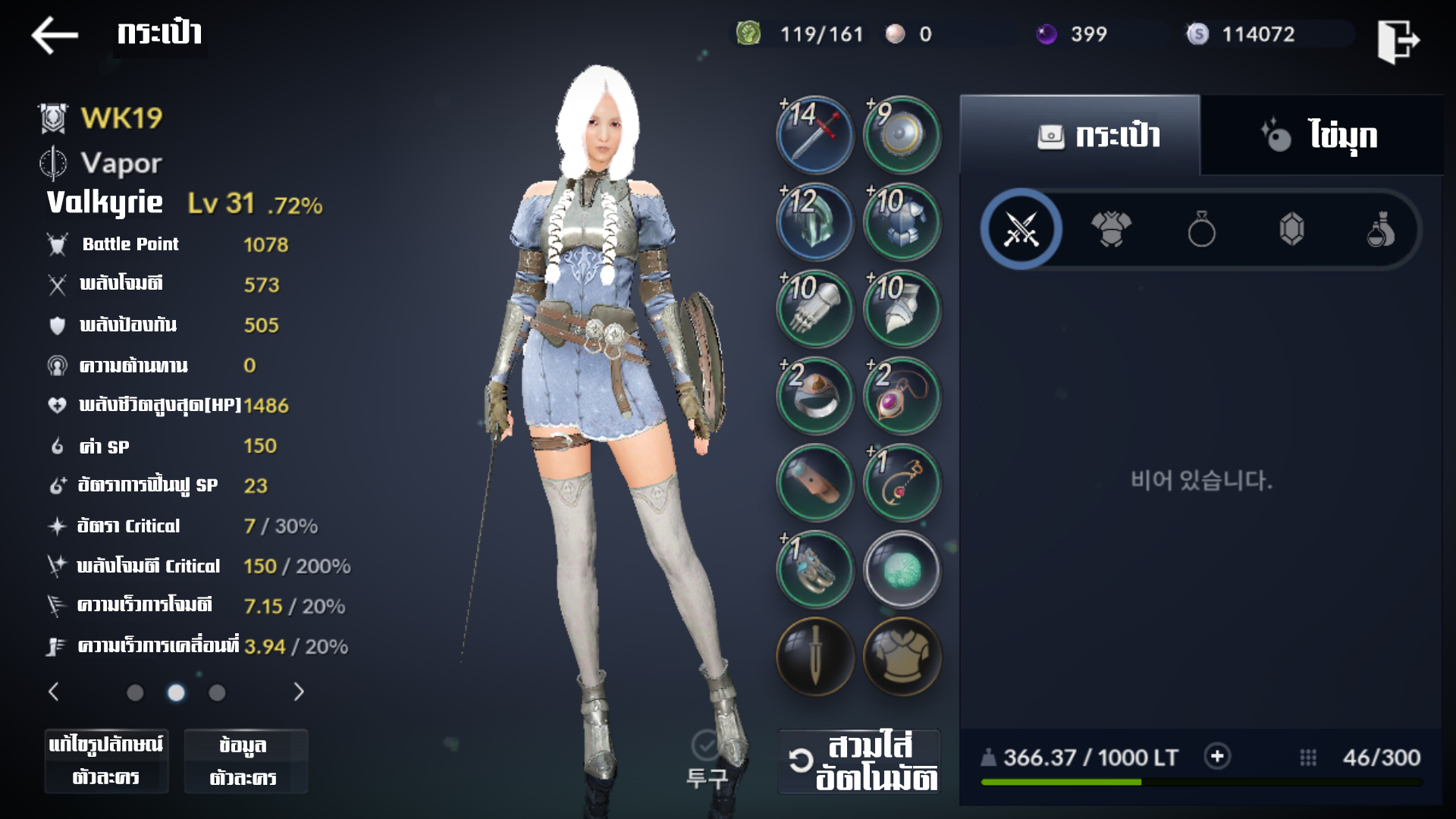Select the potion consumables filter

pyautogui.click(x=1381, y=229)
